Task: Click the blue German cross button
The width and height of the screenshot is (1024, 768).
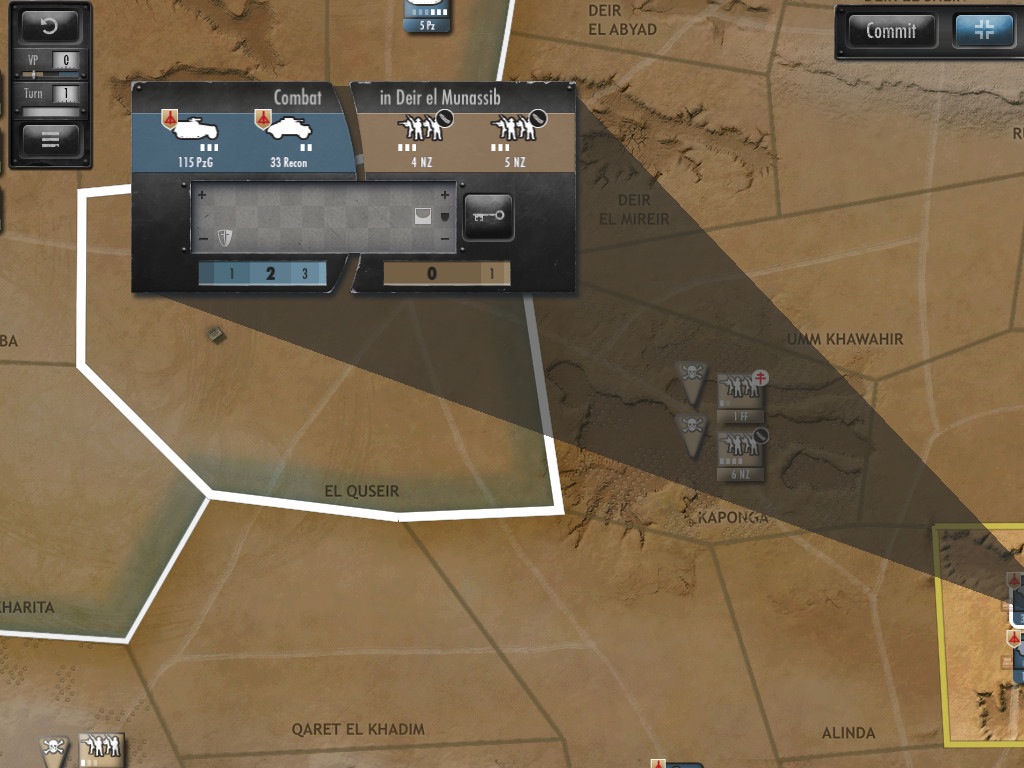Action: pyautogui.click(x=984, y=31)
